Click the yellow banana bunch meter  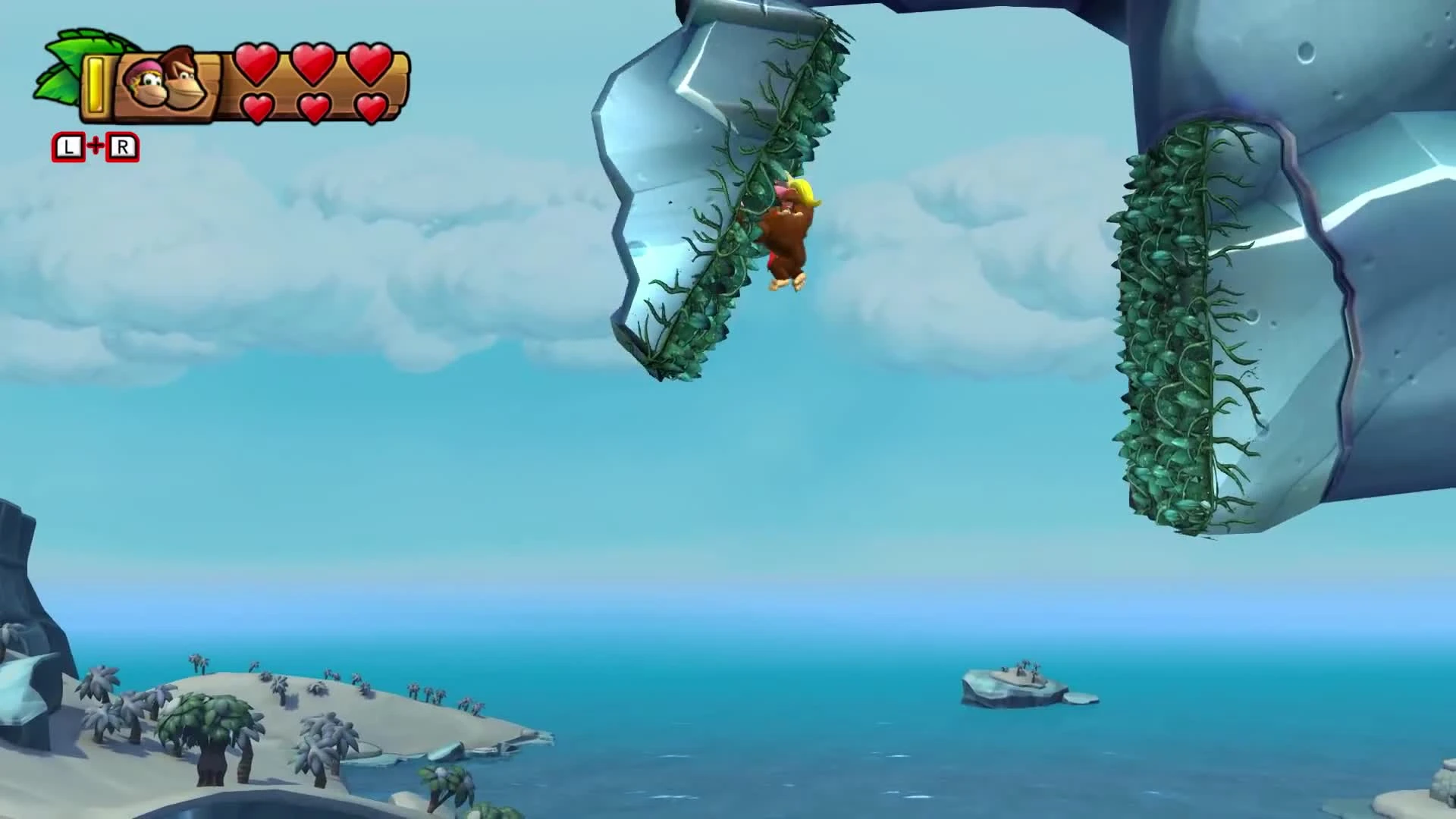[x=97, y=83]
